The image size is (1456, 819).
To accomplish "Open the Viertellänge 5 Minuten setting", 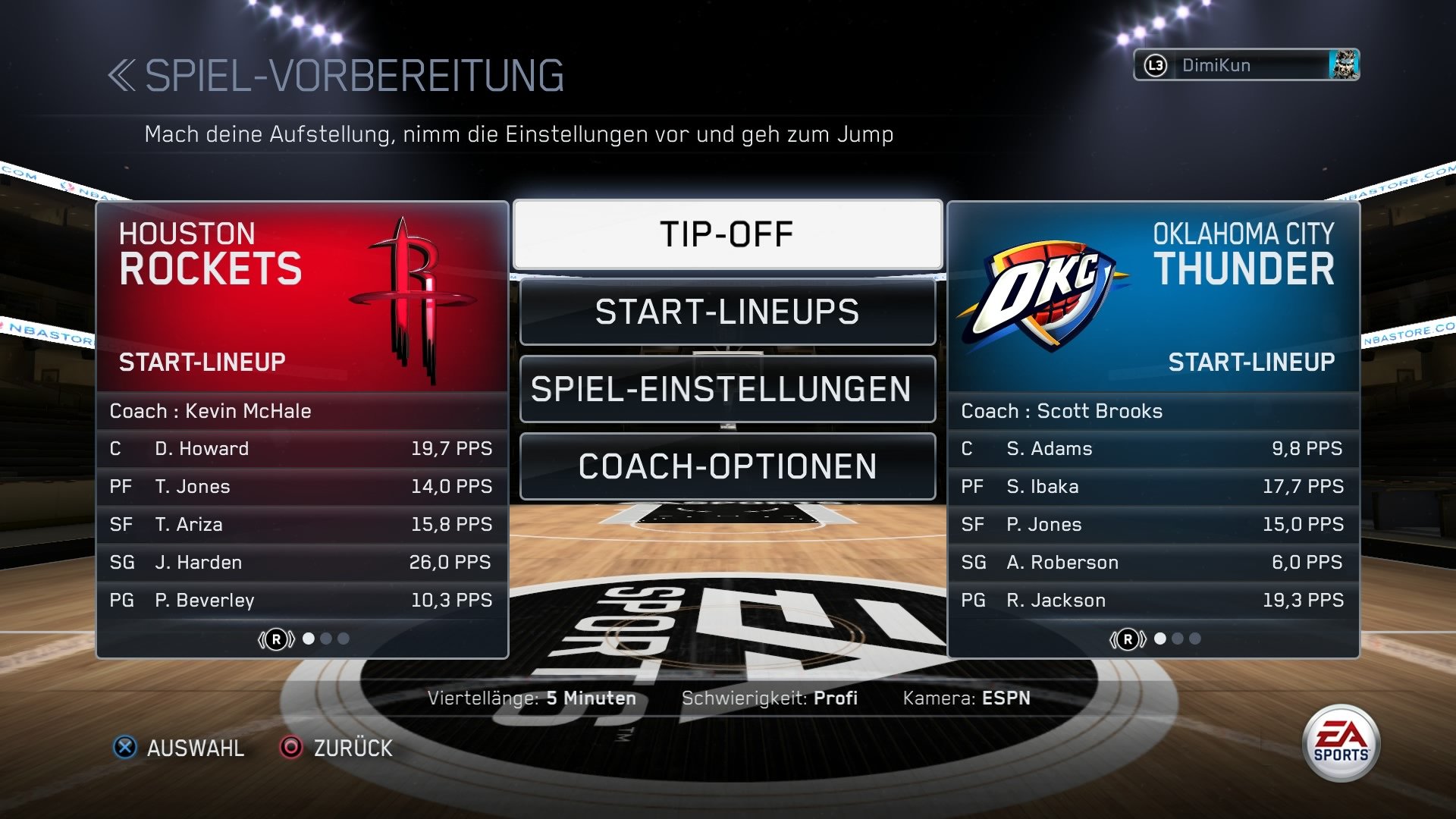I will pos(533,698).
